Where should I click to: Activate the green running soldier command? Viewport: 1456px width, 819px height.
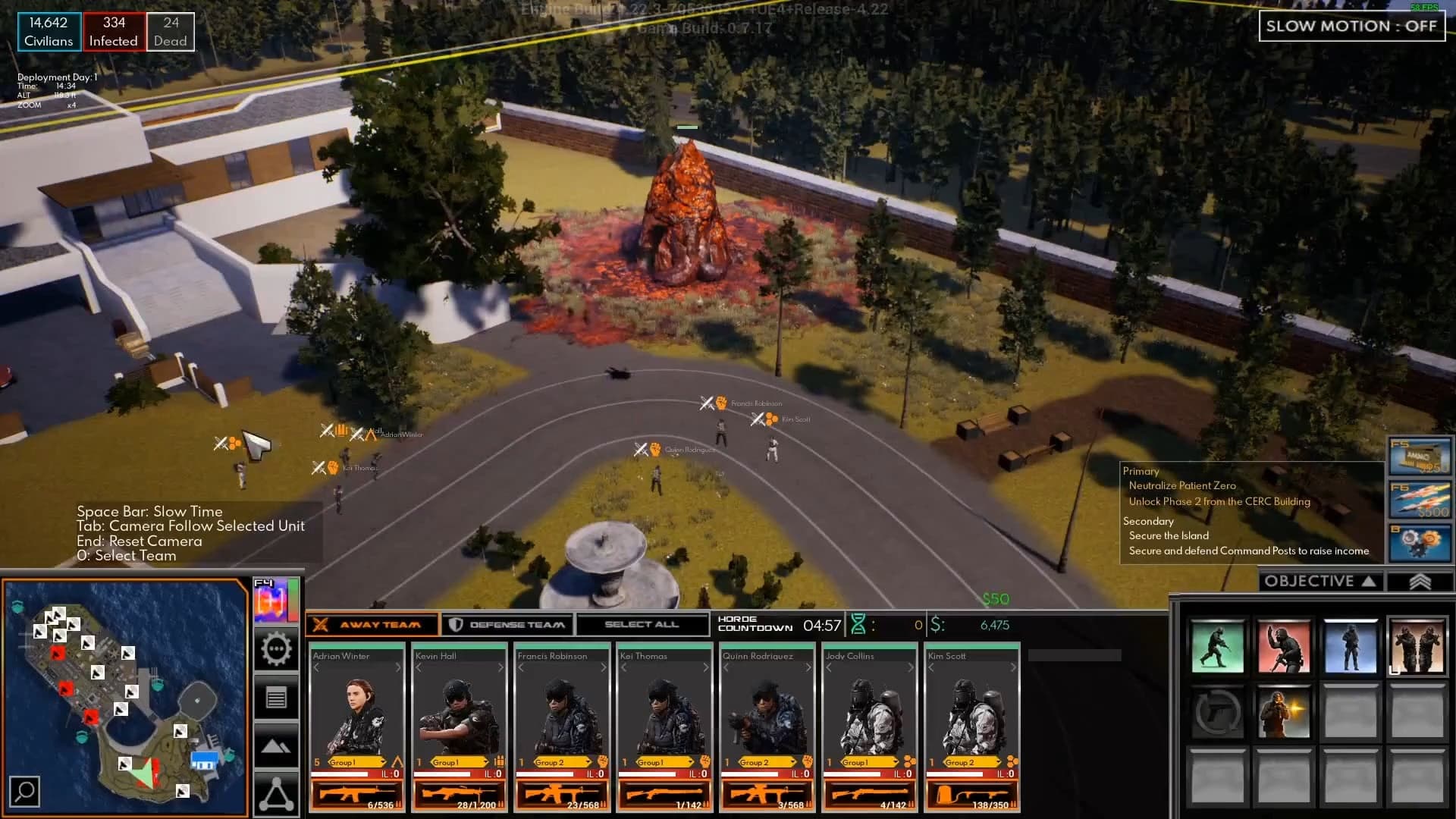pos(1217,647)
